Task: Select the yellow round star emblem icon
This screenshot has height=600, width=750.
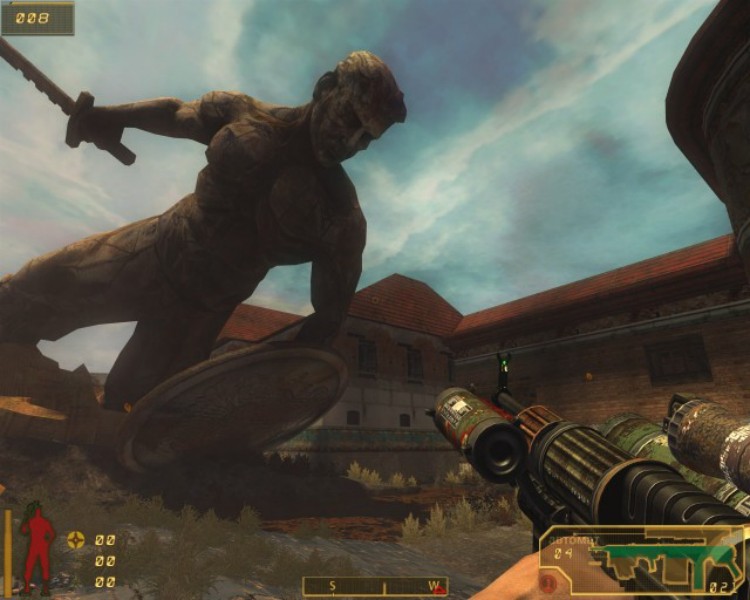Action: (76, 540)
